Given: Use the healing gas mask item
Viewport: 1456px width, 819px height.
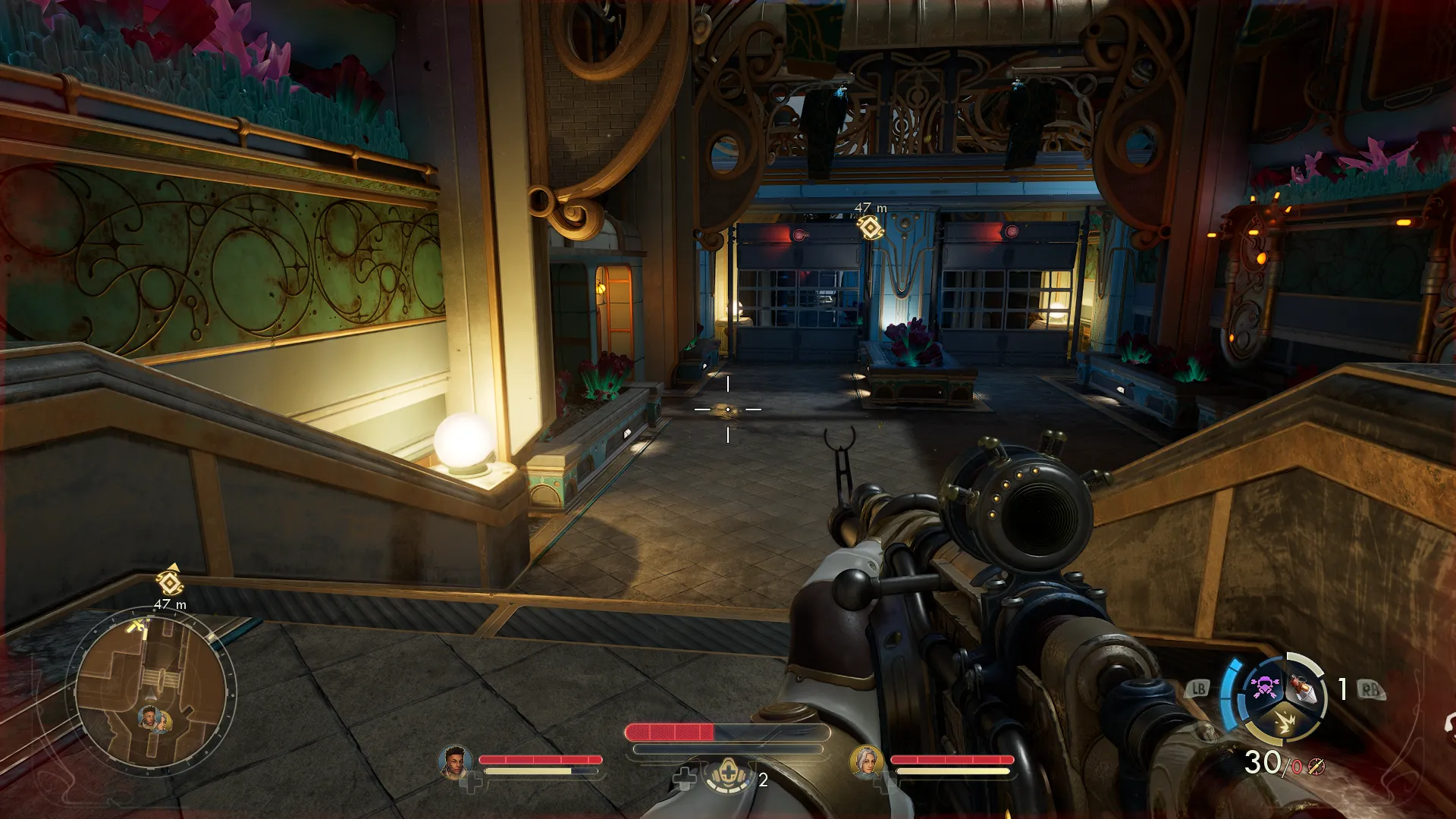Looking at the screenshot, I should click(x=727, y=774).
